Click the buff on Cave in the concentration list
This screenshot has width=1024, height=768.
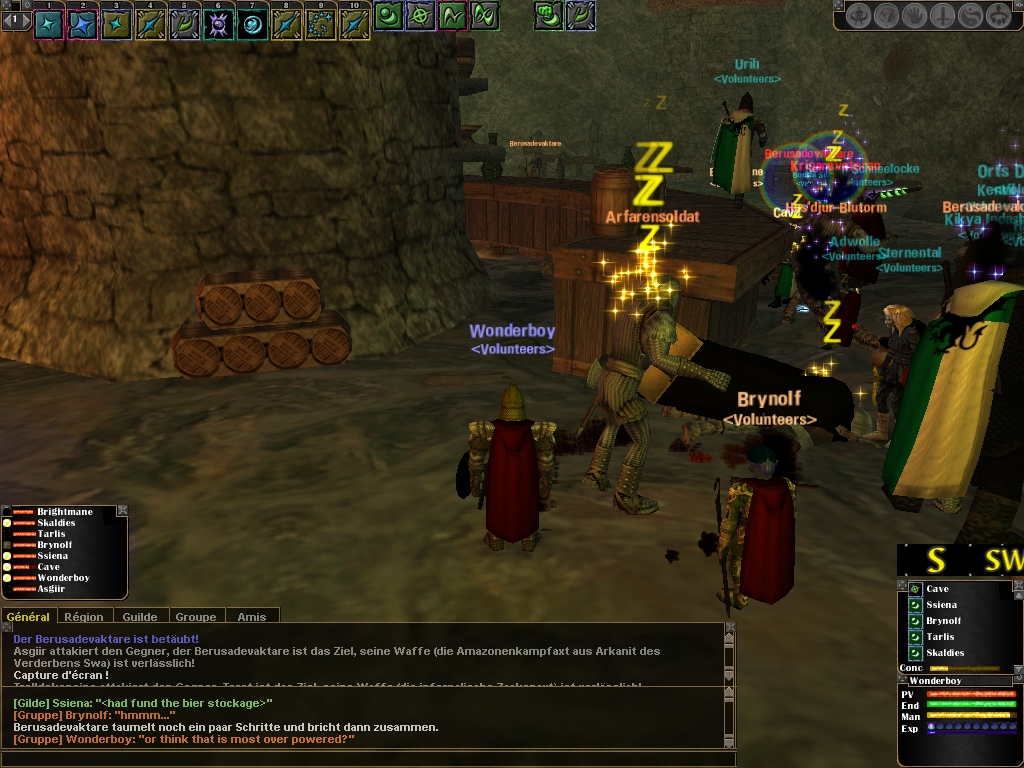(915, 589)
